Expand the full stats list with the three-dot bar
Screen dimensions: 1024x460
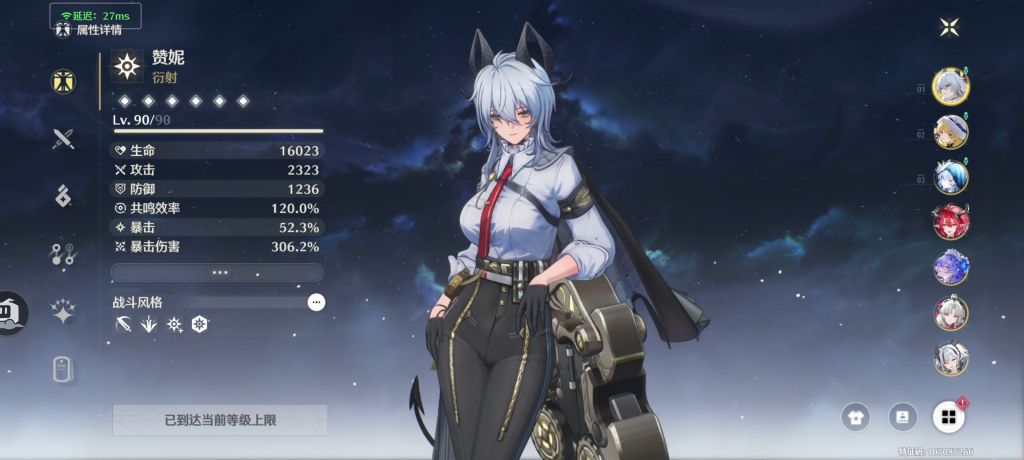(x=217, y=272)
